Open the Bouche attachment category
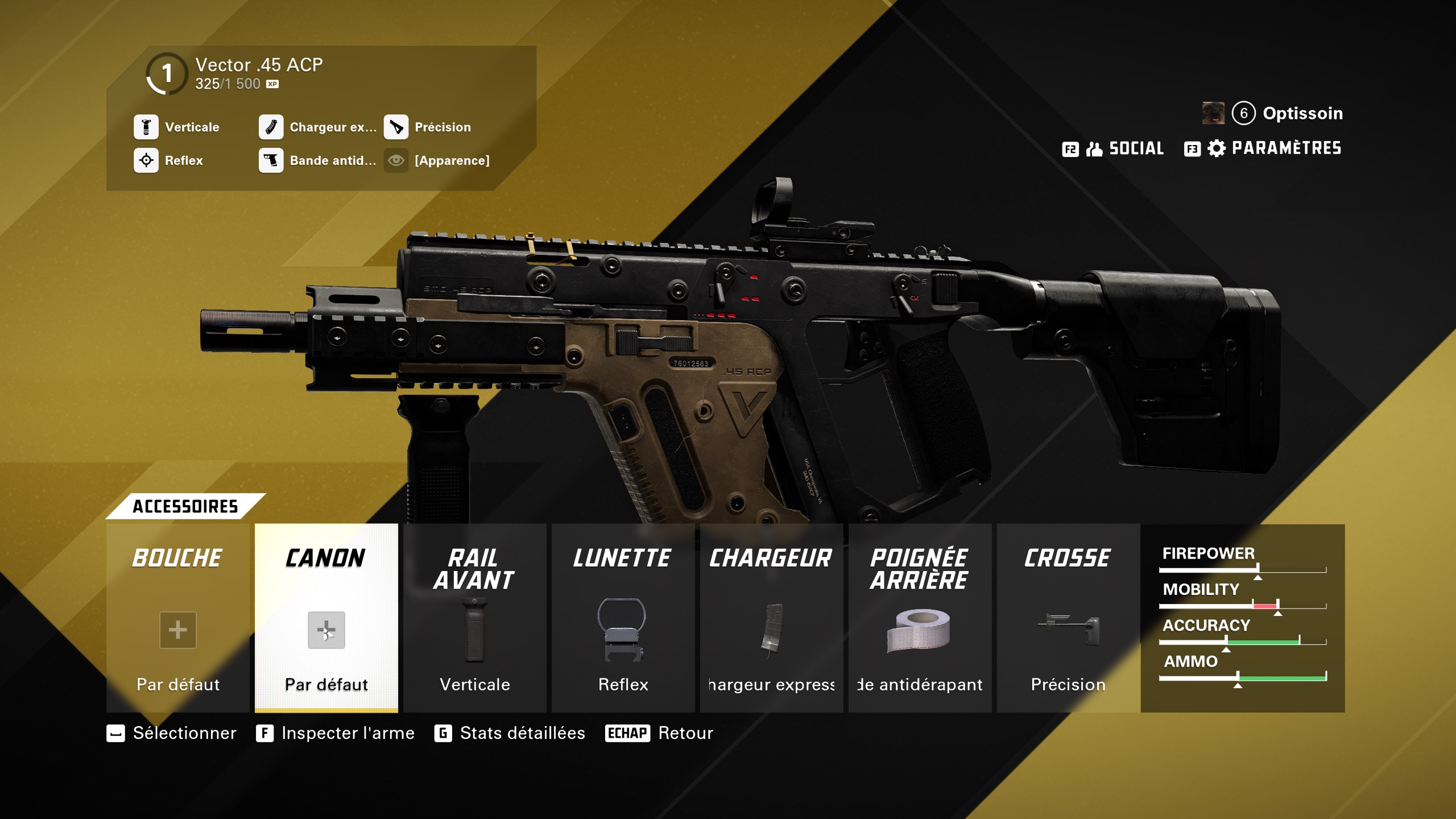Image resolution: width=1456 pixels, height=819 pixels. (177, 557)
